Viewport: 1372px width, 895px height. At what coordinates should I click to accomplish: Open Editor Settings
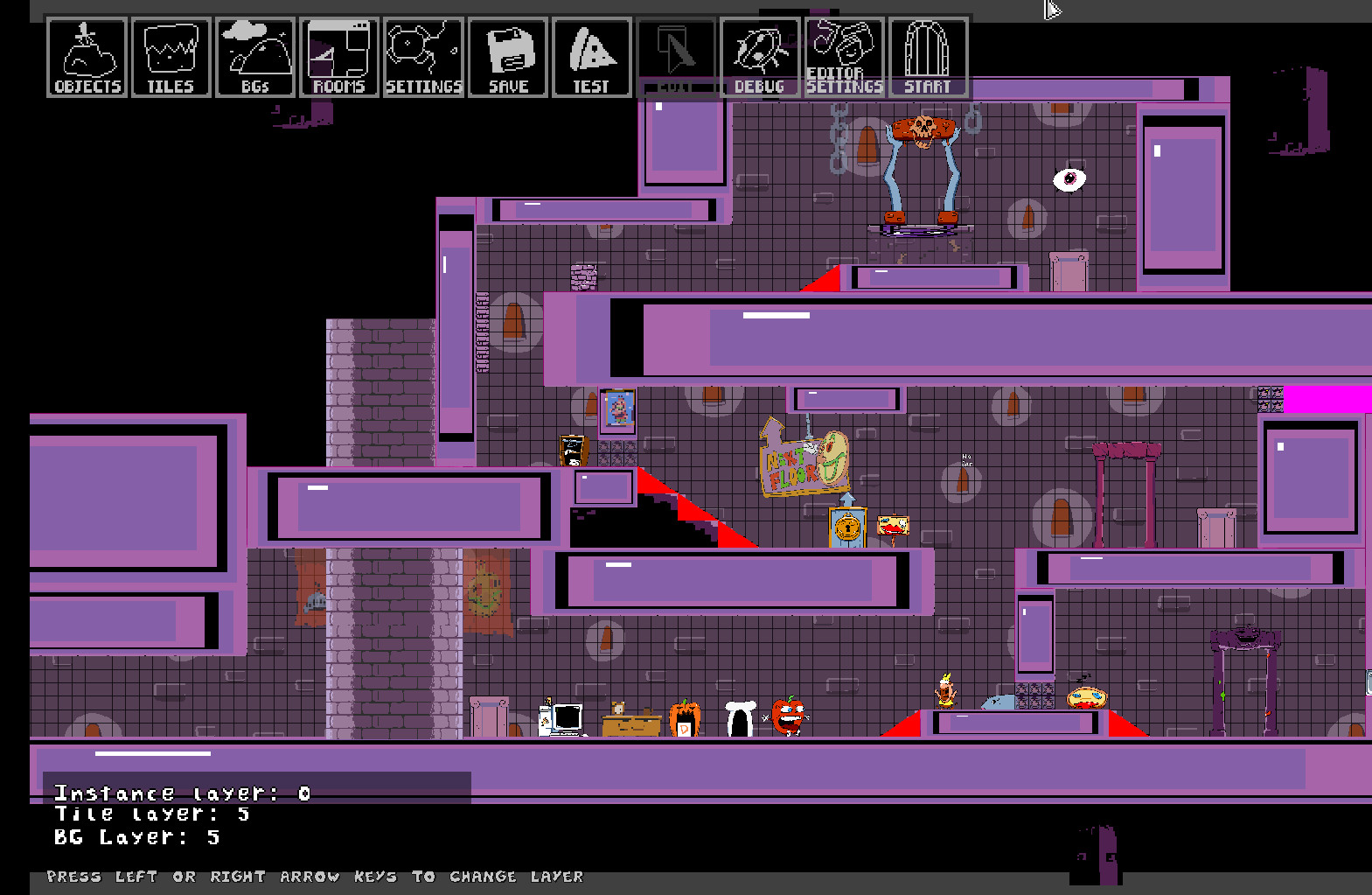click(x=843, y=55)
